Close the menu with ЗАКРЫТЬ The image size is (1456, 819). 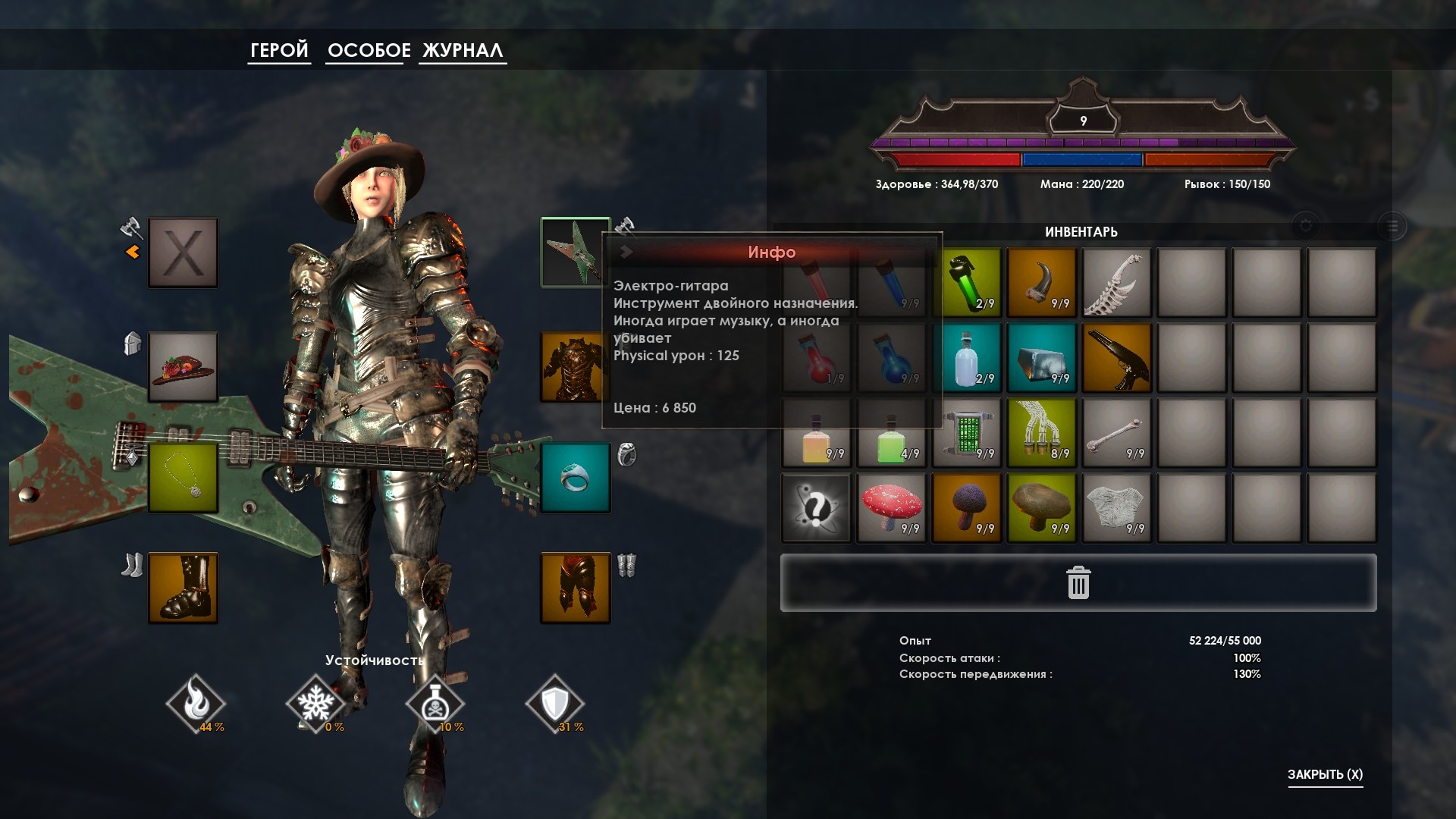(1325, 774)
